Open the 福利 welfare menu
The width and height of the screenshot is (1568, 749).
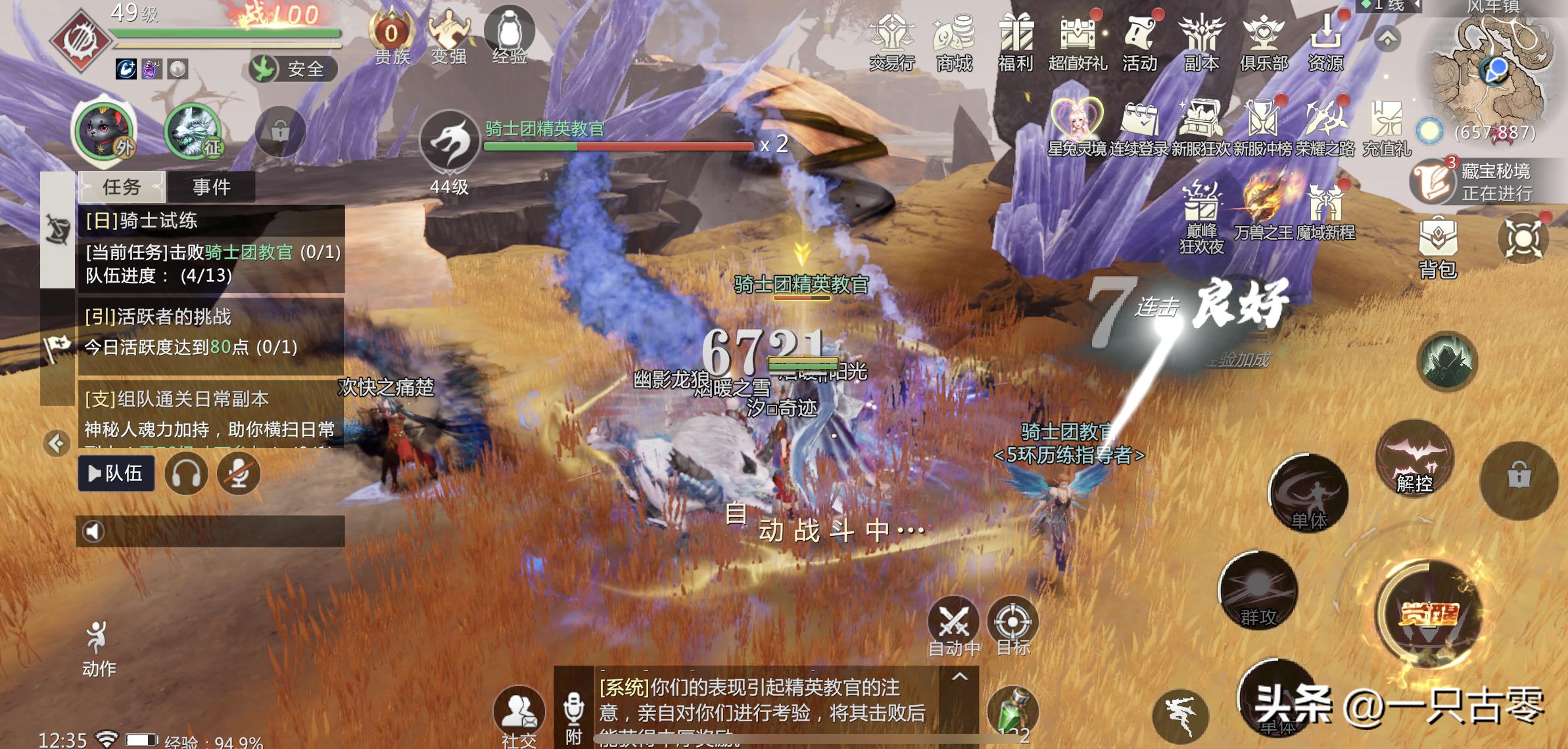1016,41
